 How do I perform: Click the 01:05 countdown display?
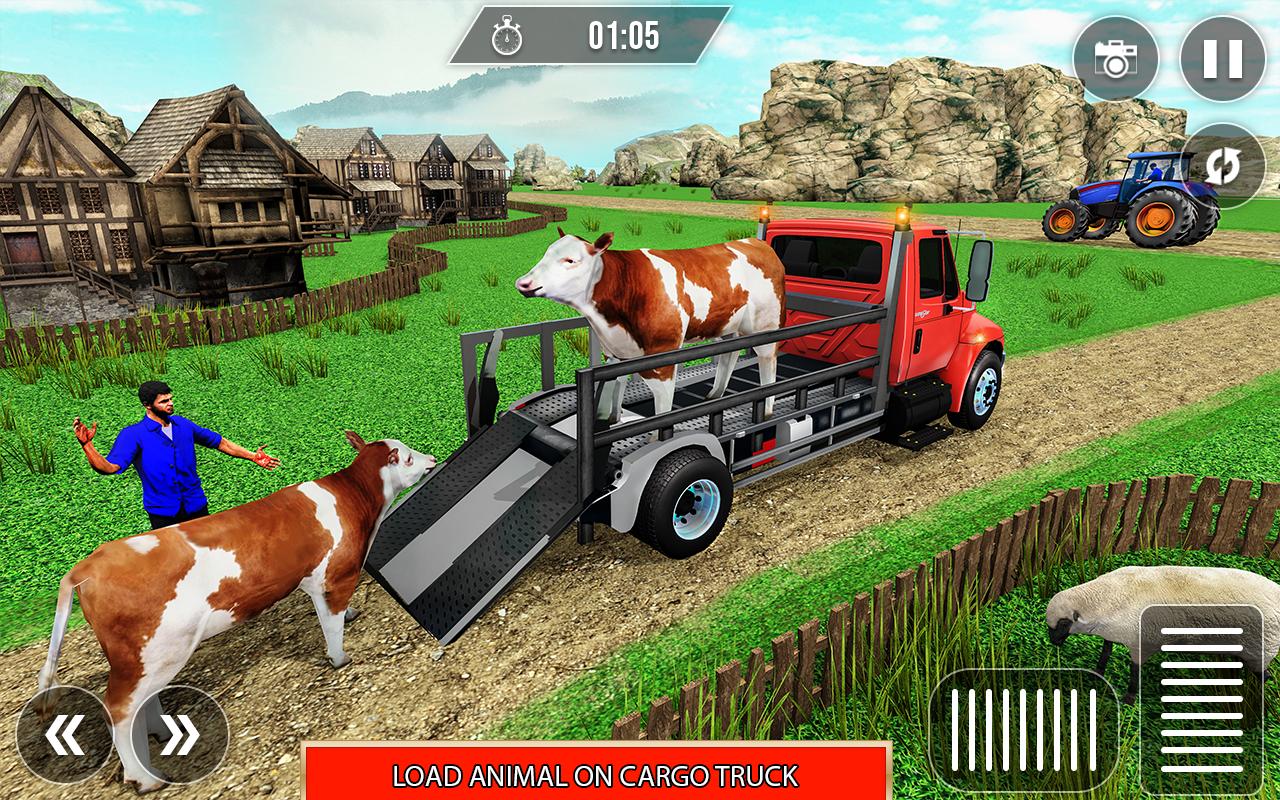point(623,36)
